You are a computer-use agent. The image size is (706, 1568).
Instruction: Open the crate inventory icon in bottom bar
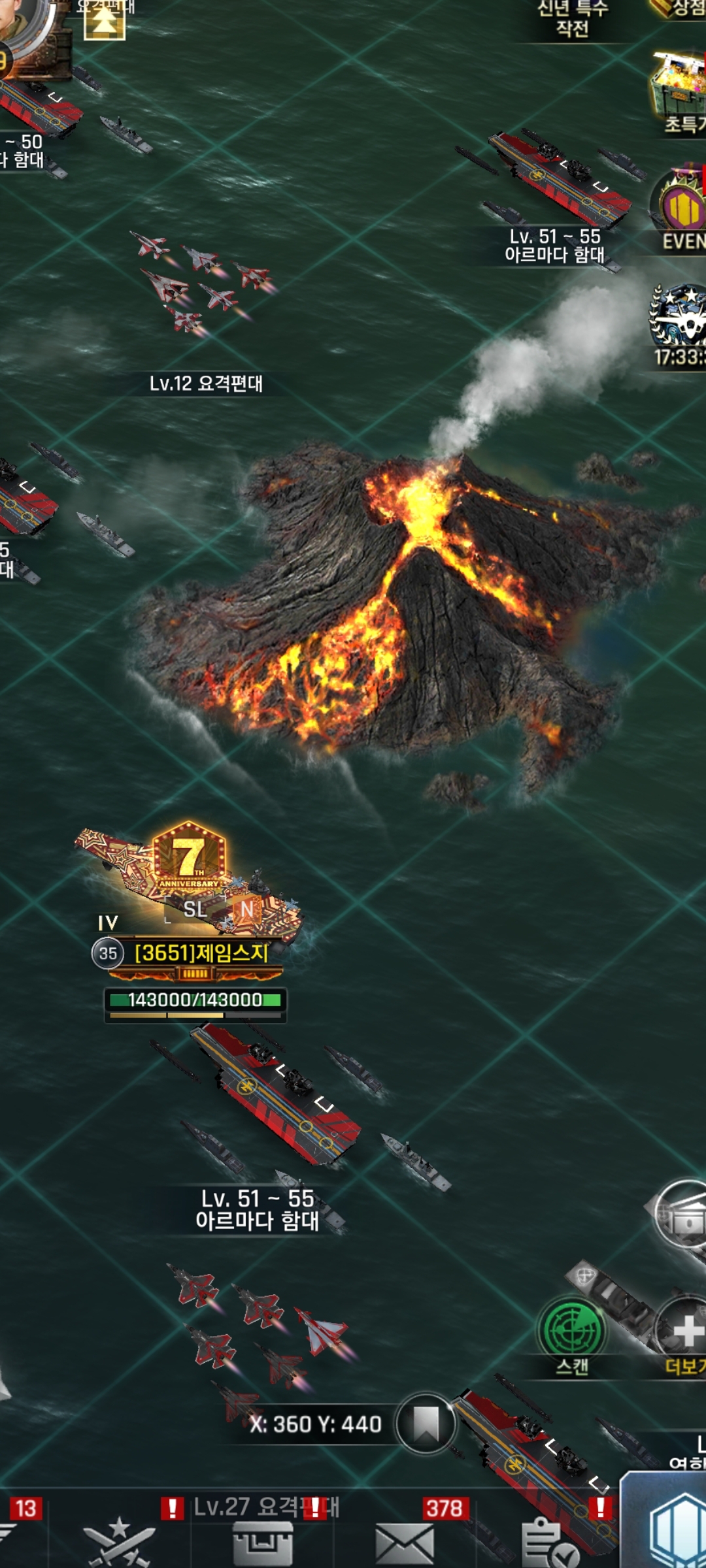(263, 1543)
